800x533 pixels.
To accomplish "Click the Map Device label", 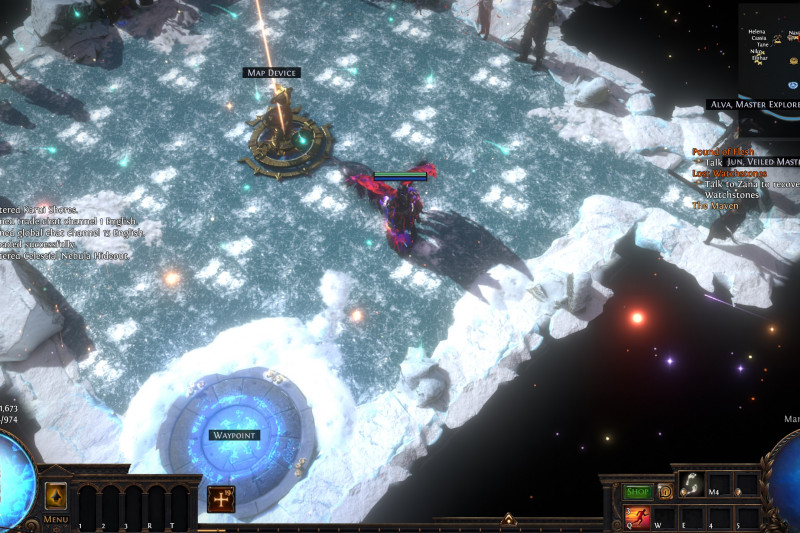I will 272,73.
